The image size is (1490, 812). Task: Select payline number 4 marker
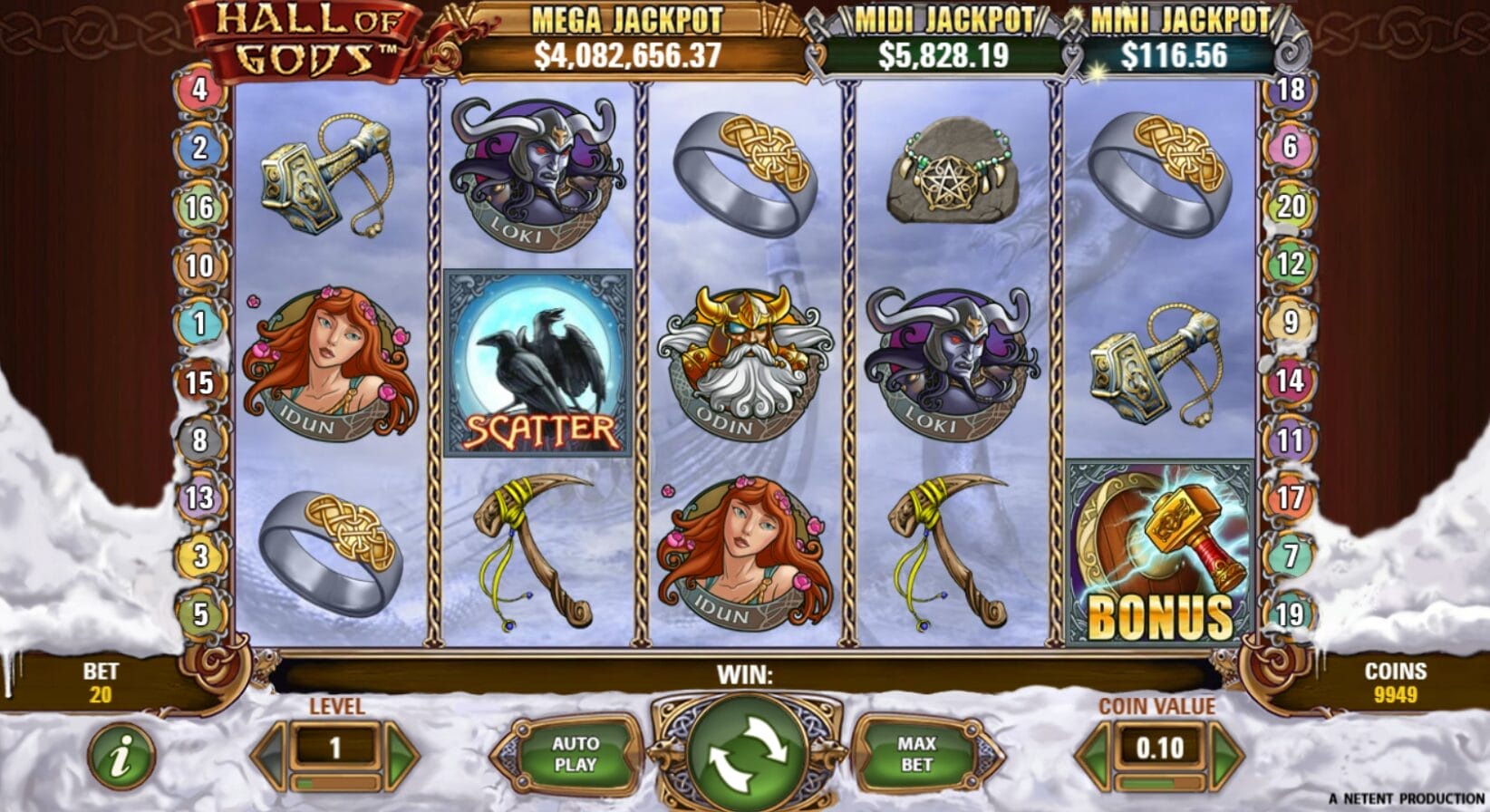(x=199, y=90)
